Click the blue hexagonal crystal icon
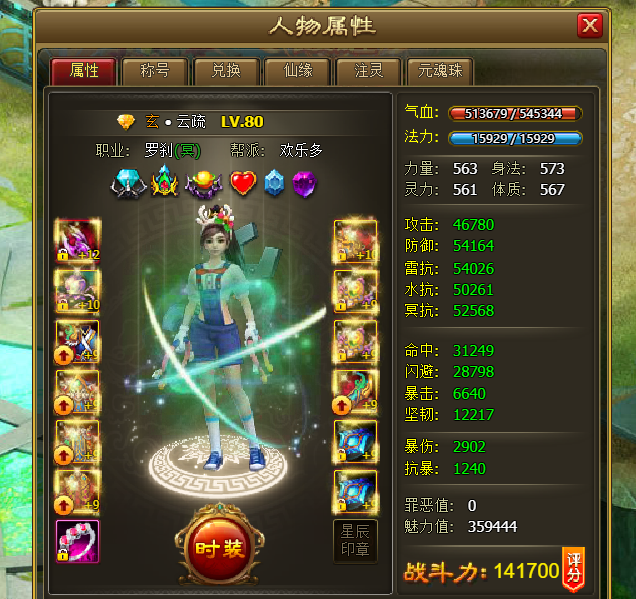Screen dimensions: 636x599 [x=274, y=183]
